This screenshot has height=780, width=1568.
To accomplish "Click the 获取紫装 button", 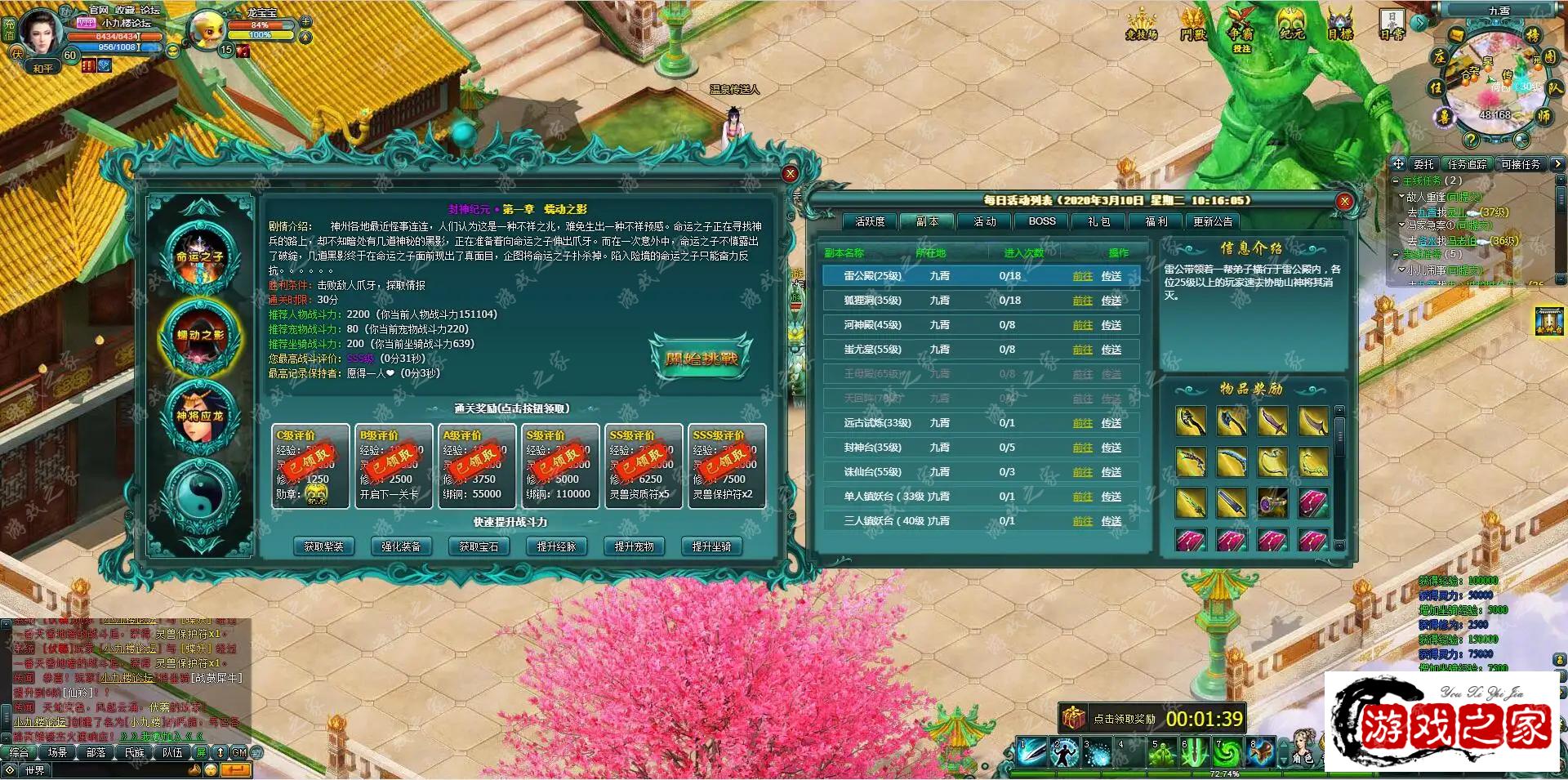I will pyautogui.click(x=323, y=546).
